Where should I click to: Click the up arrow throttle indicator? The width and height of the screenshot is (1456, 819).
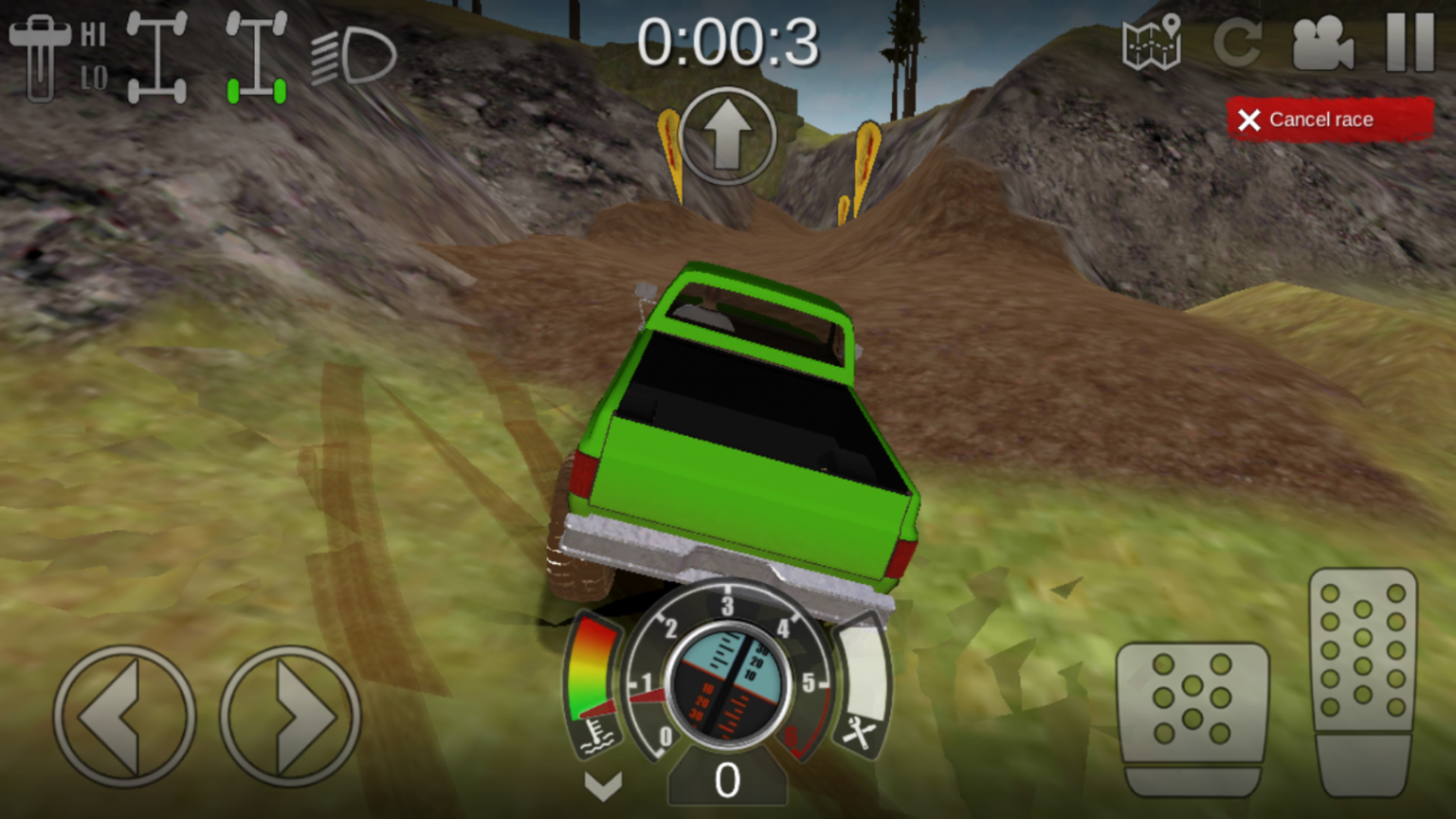pyautogui.click(x=727, y=136)
